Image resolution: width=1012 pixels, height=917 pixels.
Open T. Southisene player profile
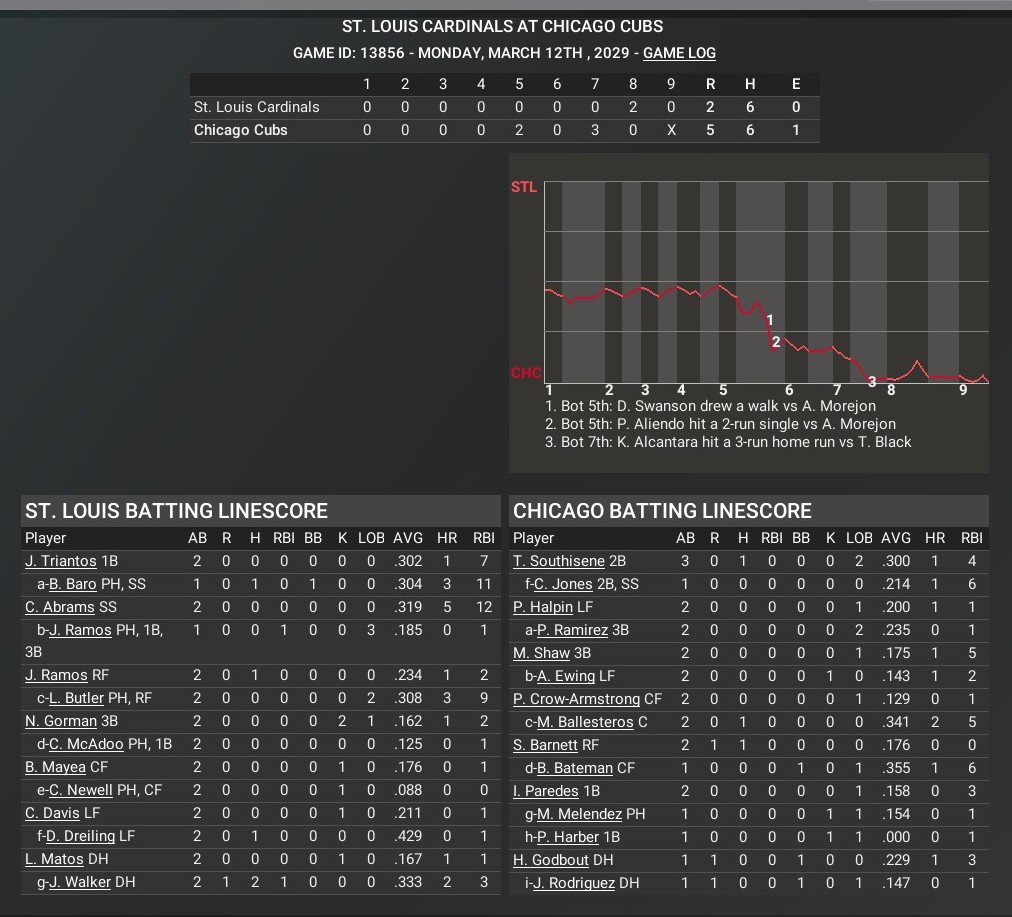(561, 561)
